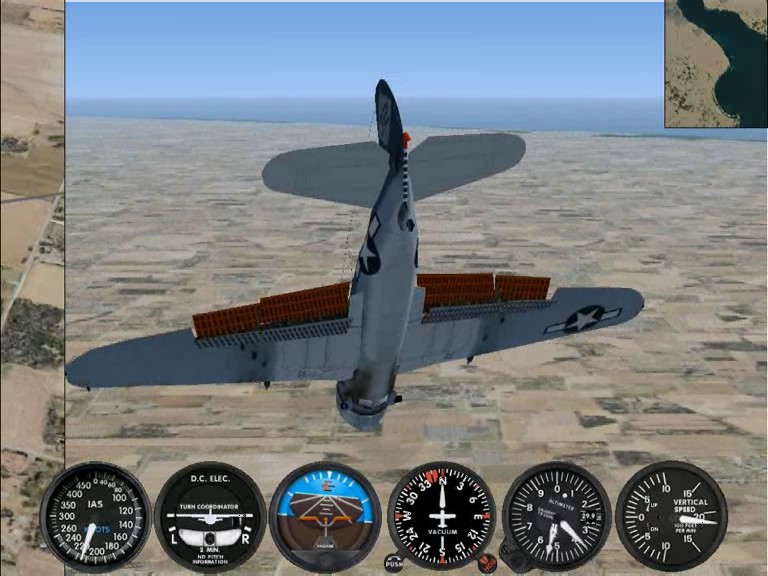Click the attitude indicator instrument
Viewport: 768px width, 576px height.
tap(325, 516)
